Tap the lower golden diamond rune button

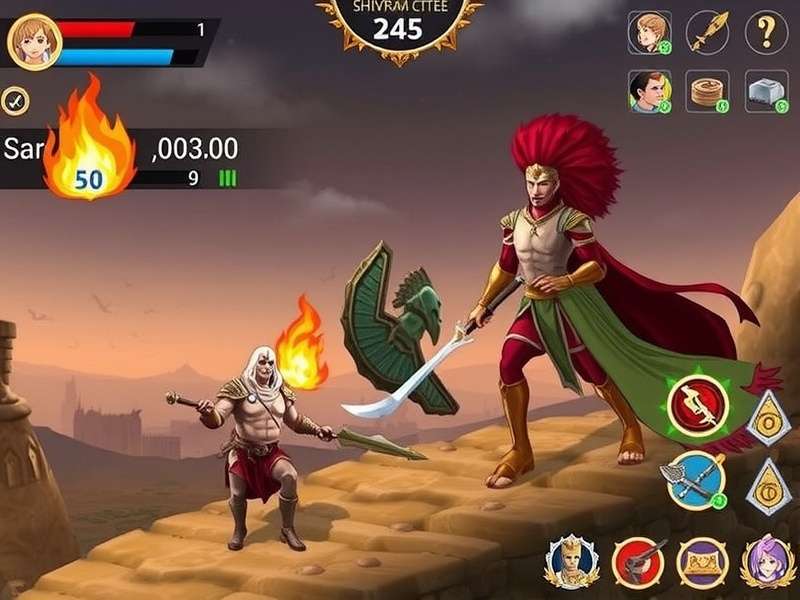point(769,486)
